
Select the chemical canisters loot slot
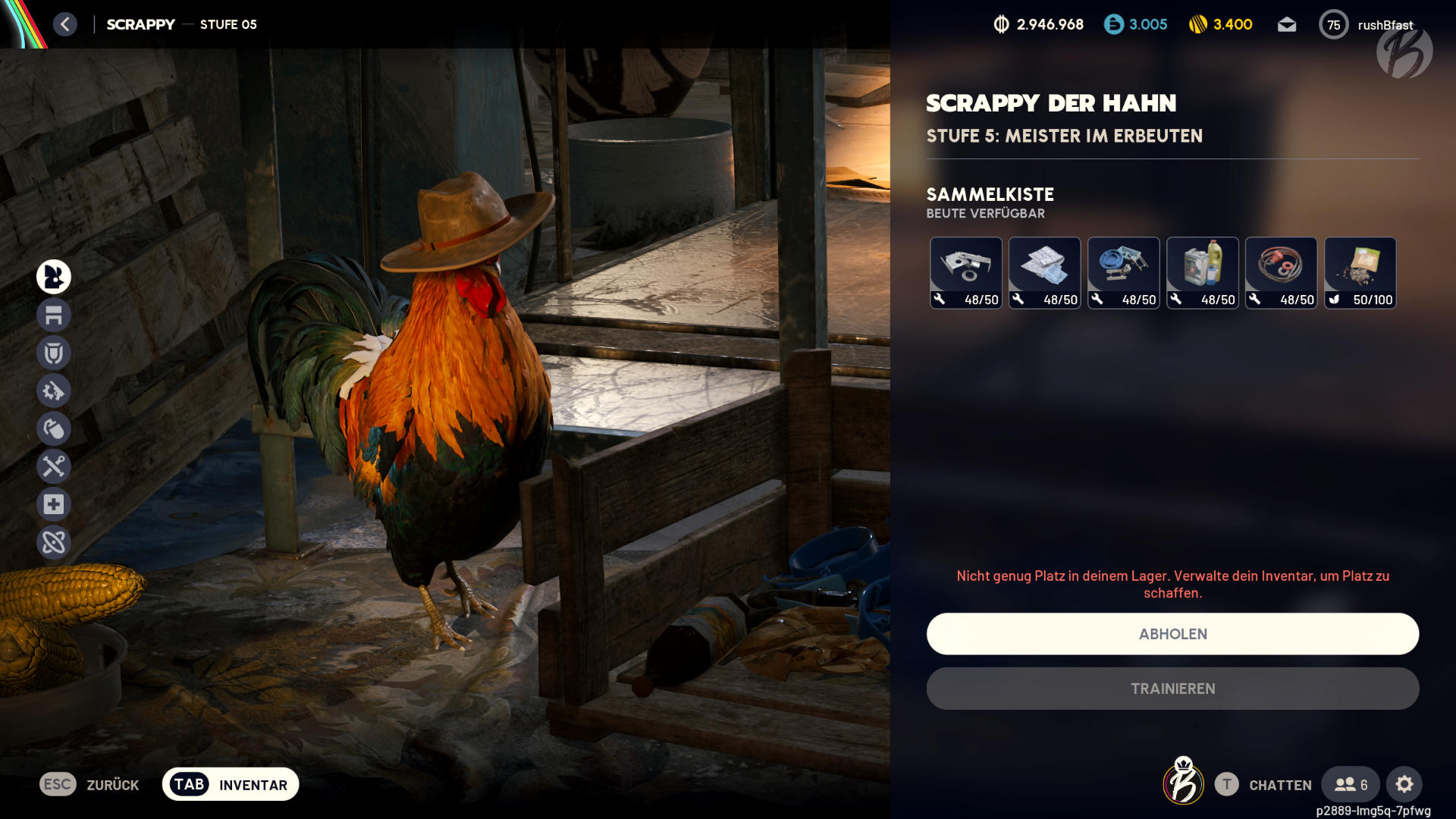1203,273
